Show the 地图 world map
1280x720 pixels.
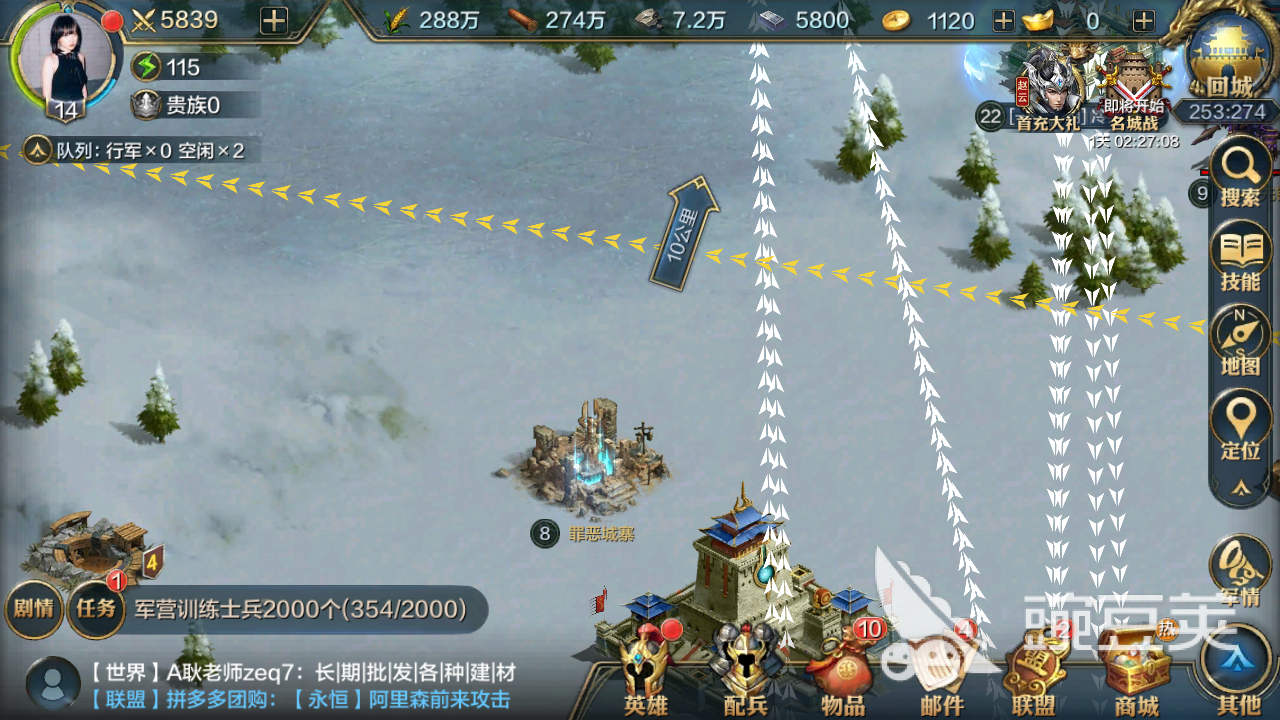coord(1240,343)
